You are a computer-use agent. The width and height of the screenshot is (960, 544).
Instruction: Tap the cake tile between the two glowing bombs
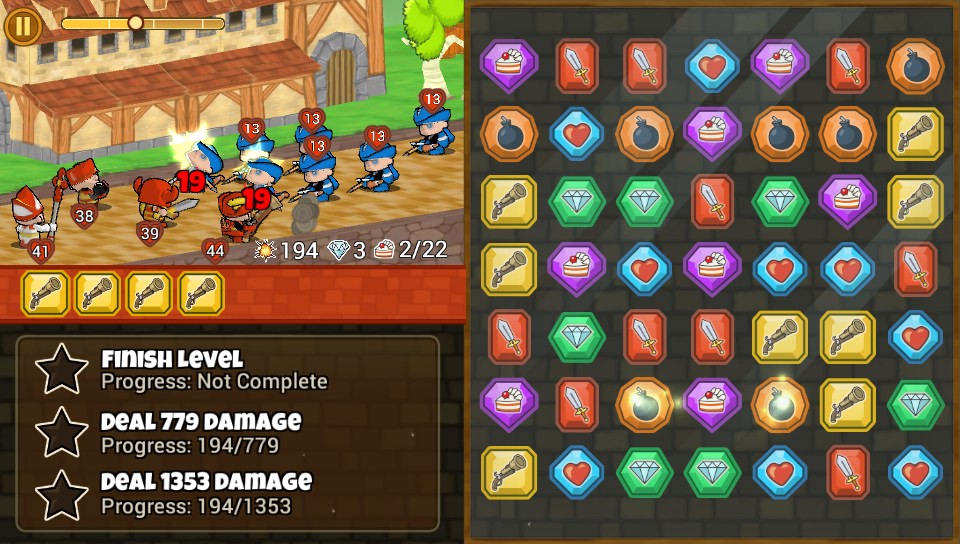pyautogui.click(x=712, y=404)
